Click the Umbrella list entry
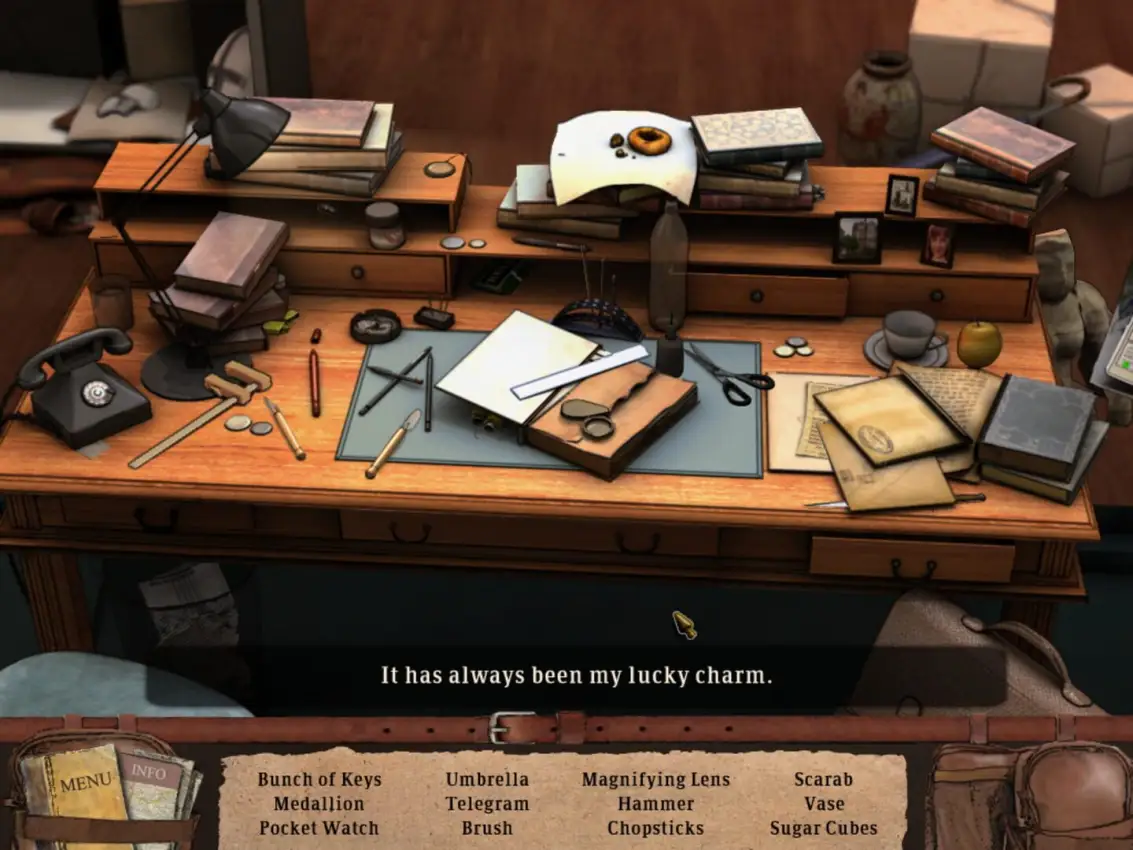The width and height of the screenshot is (1133, 850). [x=487, y=780]
